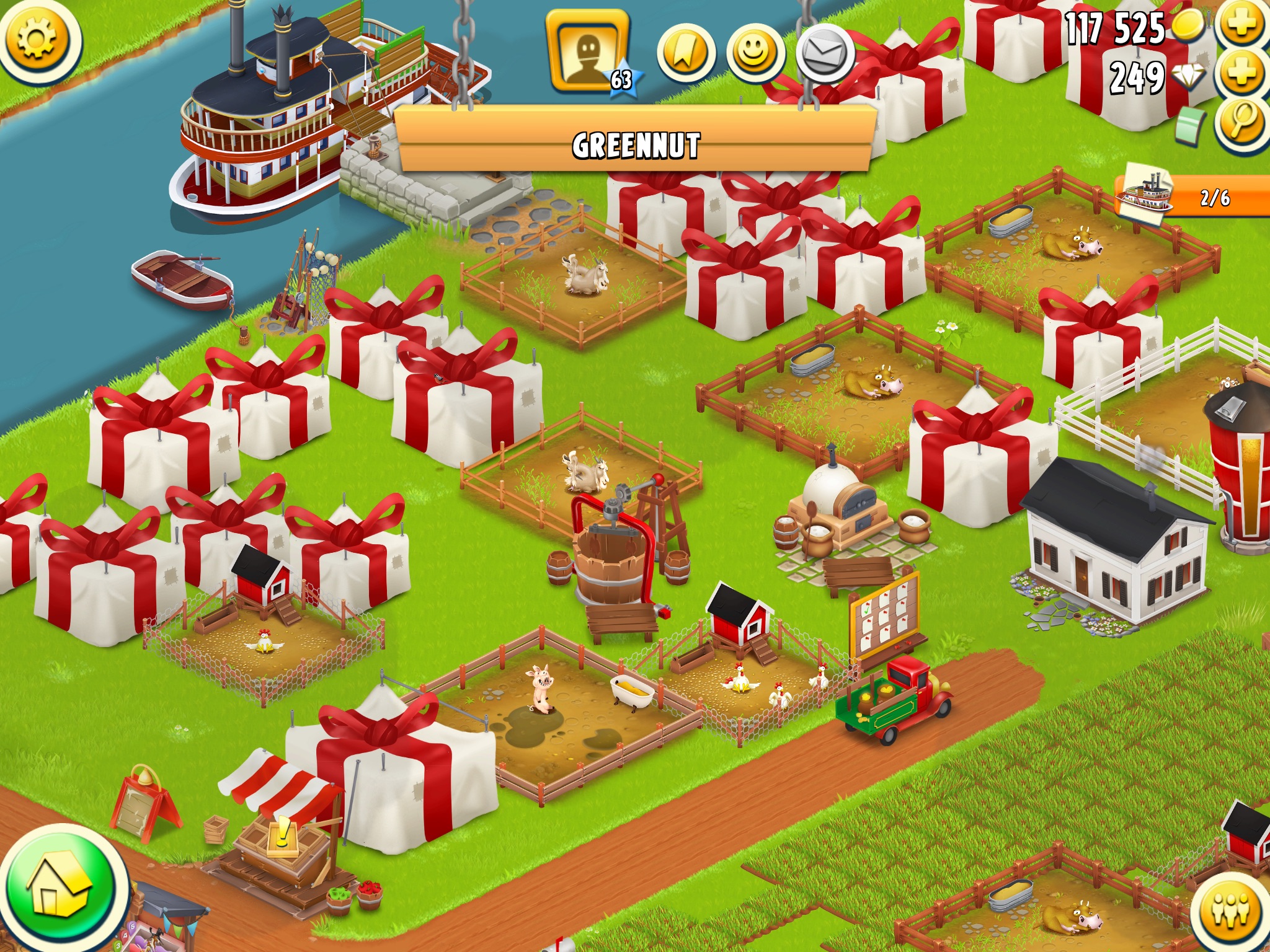The width and height of the screenshot is (1270, 952).
Task: Open the smiley face friends button
Action: pyautogui.click(x=755, y=54)
